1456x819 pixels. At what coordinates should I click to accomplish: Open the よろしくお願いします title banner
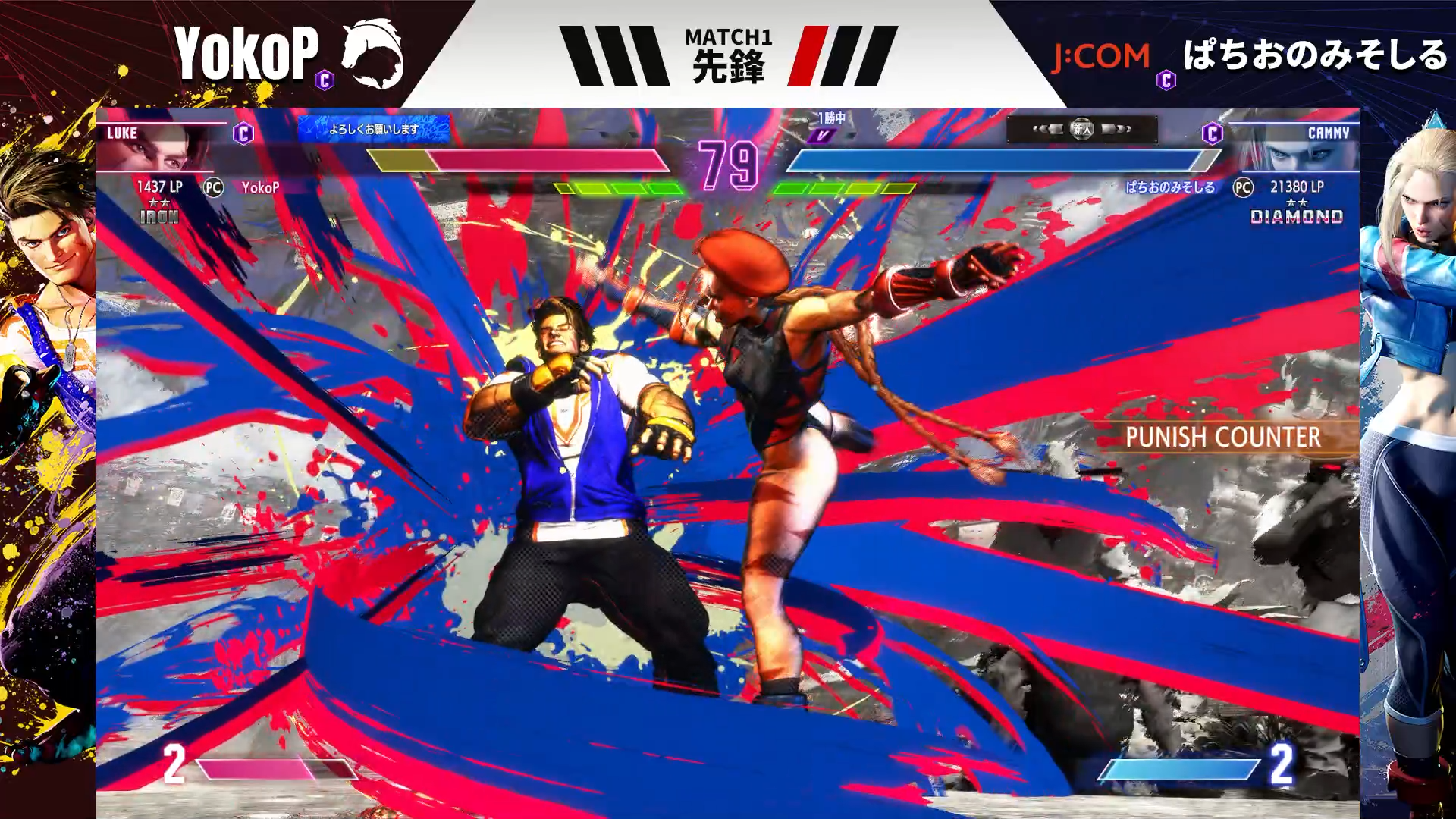click(x=374, y=129)
